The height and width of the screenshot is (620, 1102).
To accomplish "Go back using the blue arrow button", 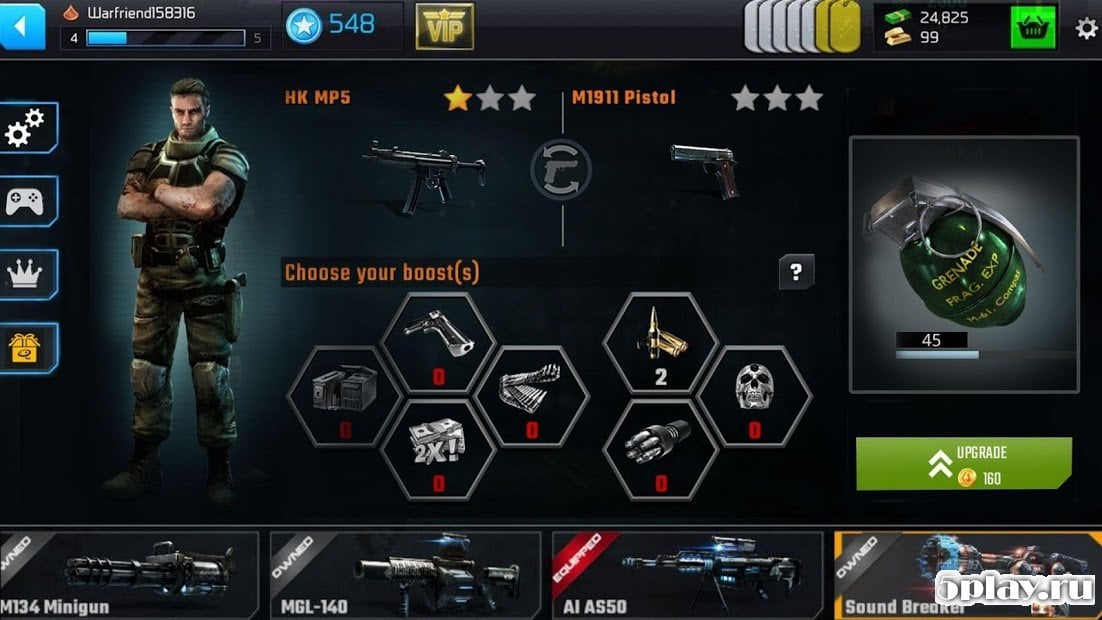I will click(x=23, y=26).
